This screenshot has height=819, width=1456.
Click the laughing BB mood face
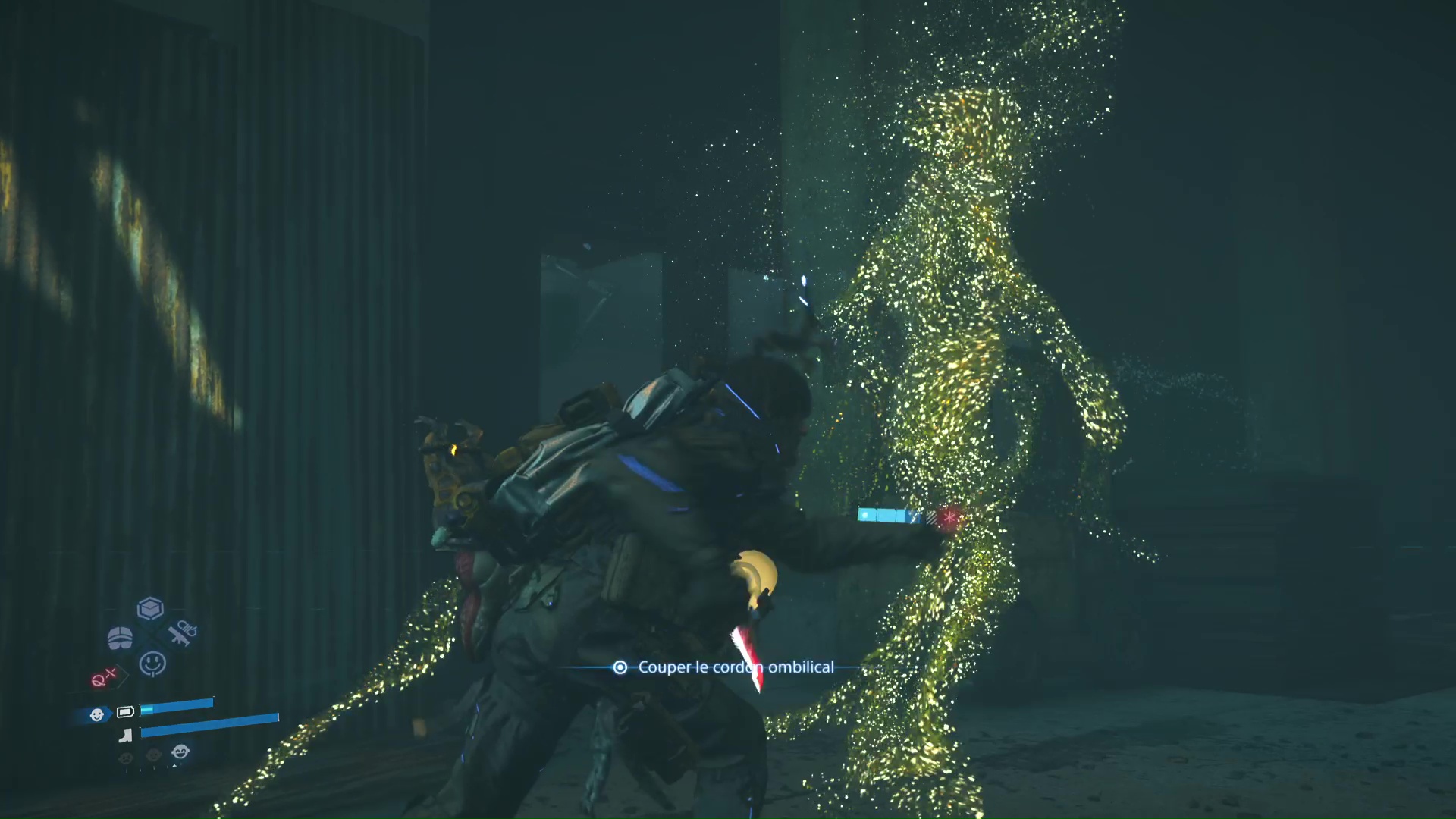pyautogui.click(x=180, y=752)
